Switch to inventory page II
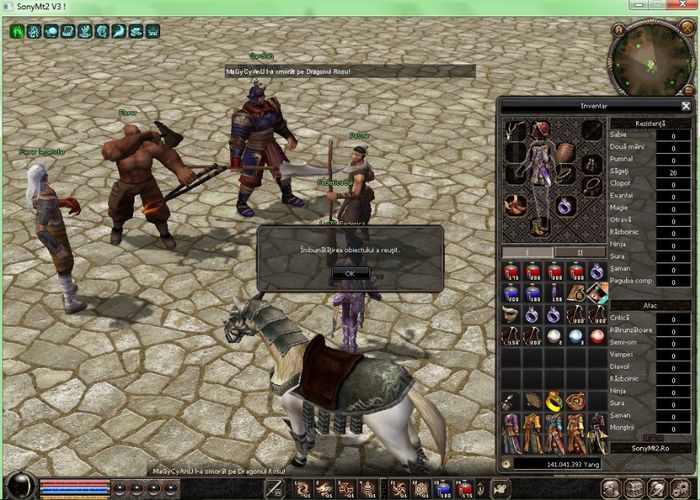Screen dimensions: 700x500 pos(577,252)
